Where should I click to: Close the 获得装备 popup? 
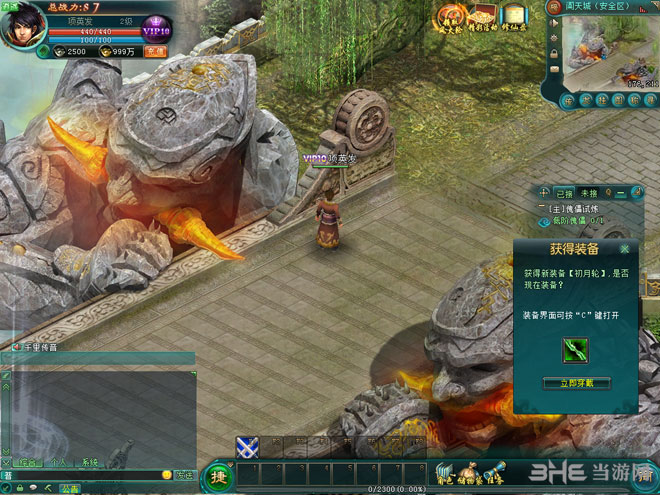[626, 247]
